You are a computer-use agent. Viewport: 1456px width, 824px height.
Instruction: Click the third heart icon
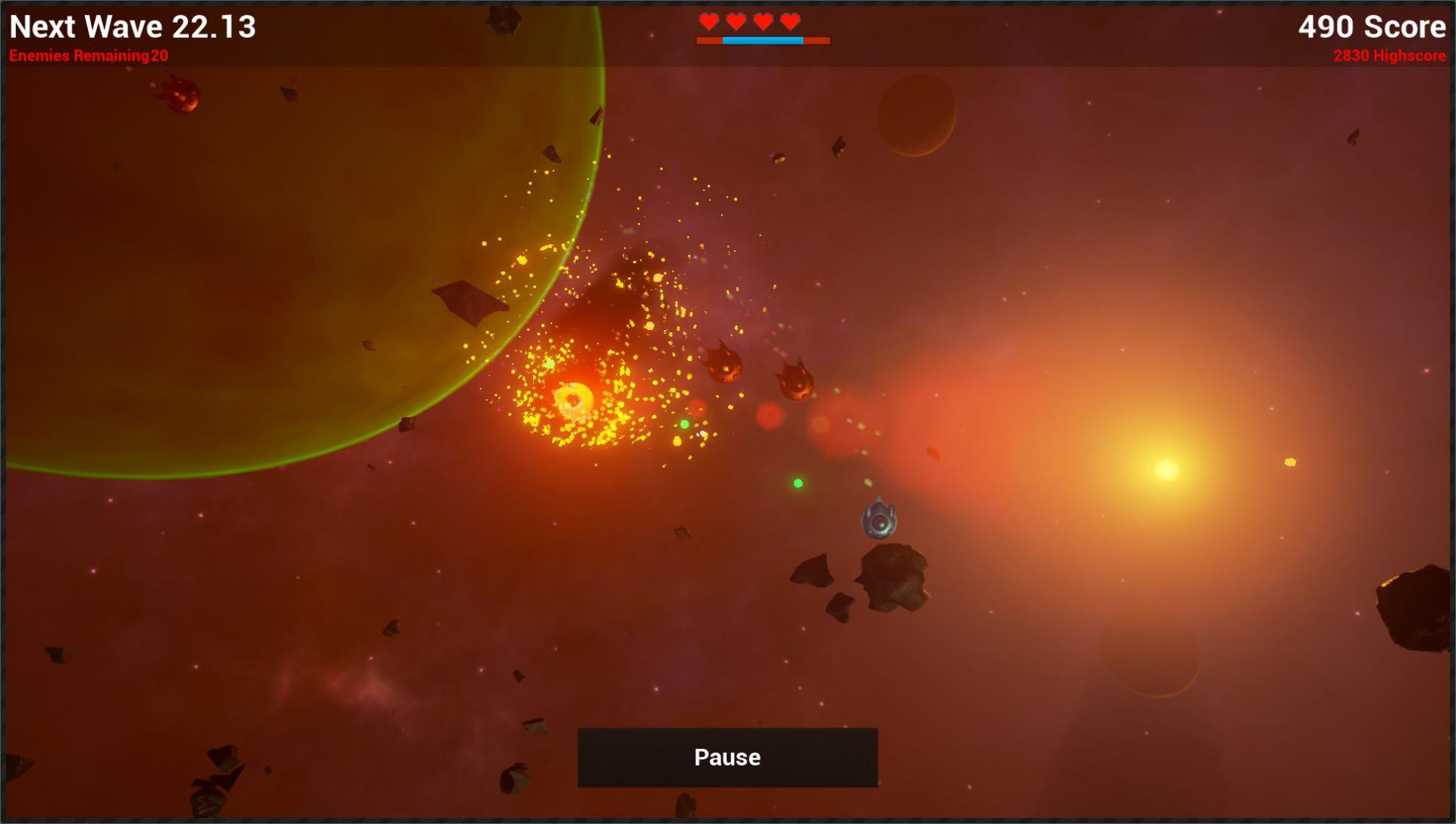click(x=761, y=21)
